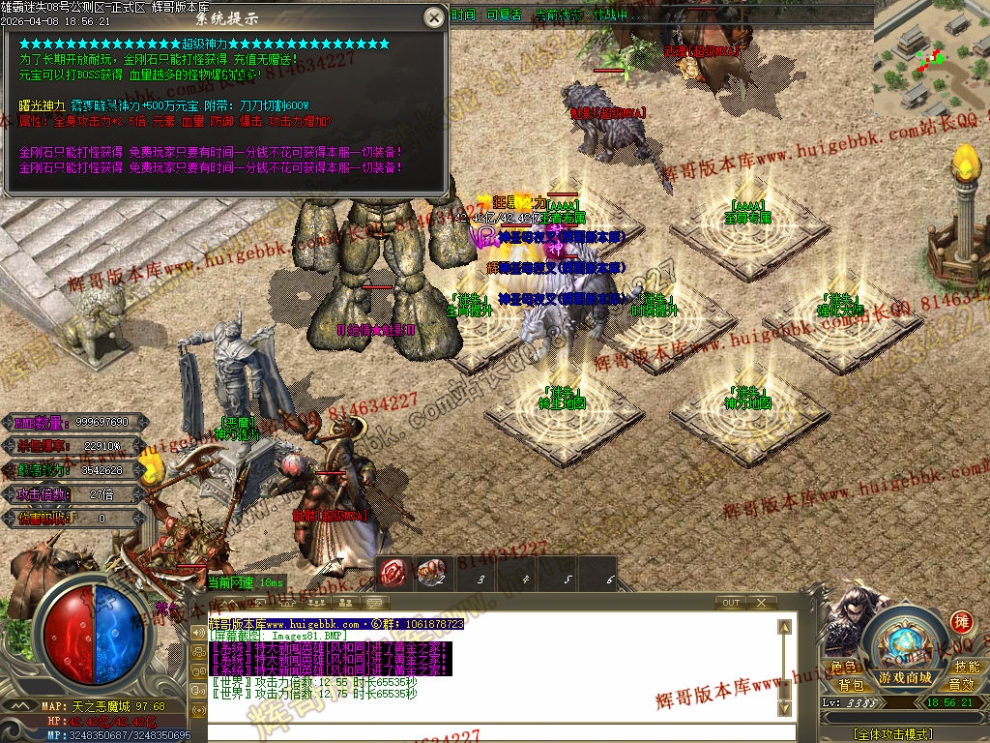Open the 技能 skills panel
This screenshot has width=990, height=743.
pyautogui.click(x=966, y=667)
